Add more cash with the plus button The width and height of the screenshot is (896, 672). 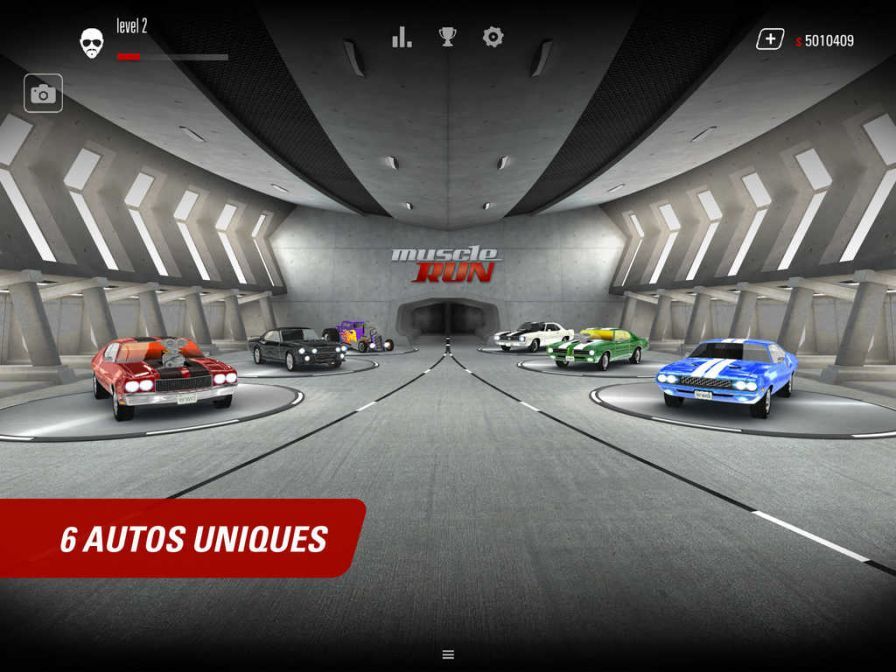[769, 40]
